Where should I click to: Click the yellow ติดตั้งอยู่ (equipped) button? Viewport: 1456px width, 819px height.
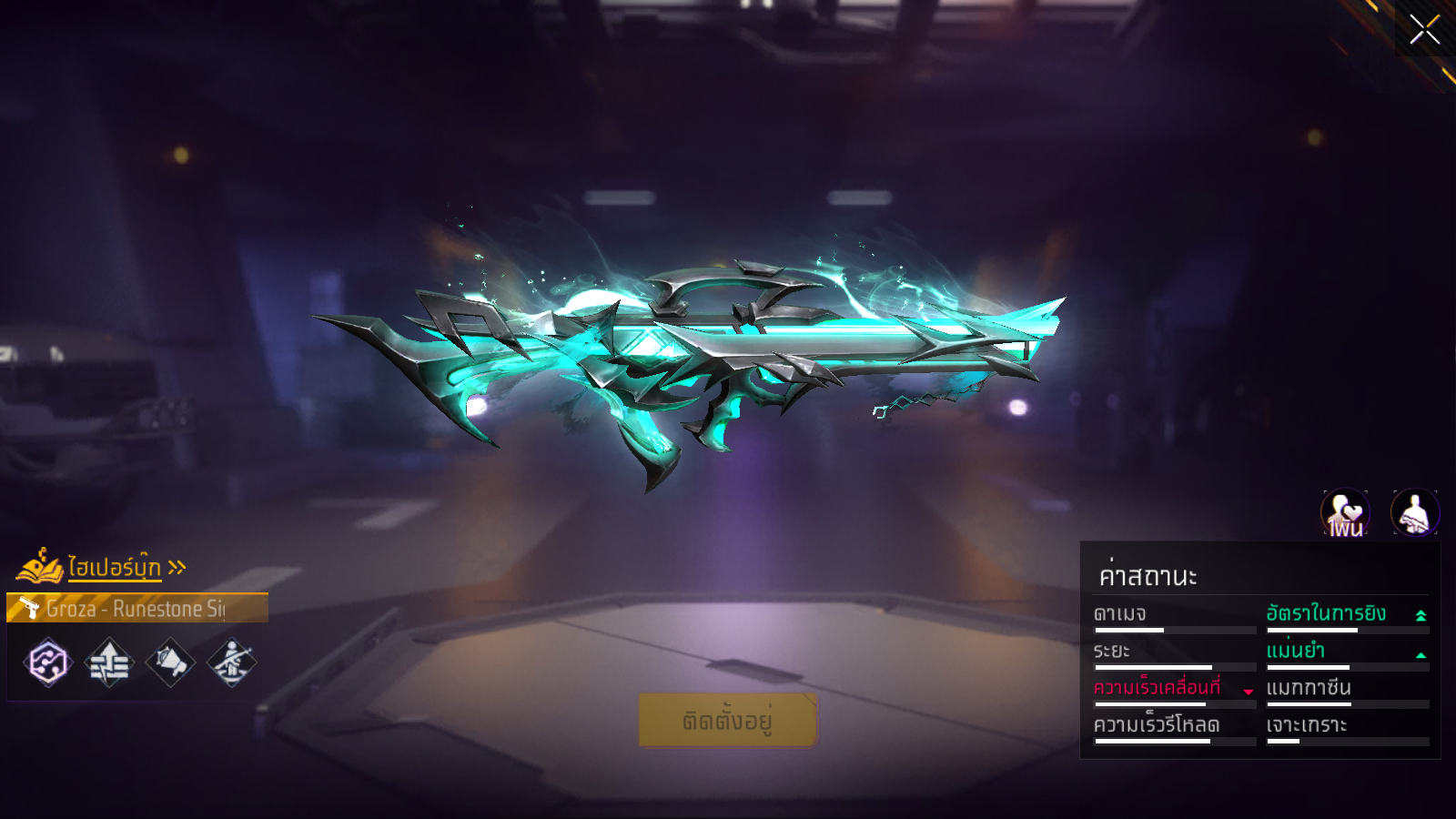coord(728,721)
